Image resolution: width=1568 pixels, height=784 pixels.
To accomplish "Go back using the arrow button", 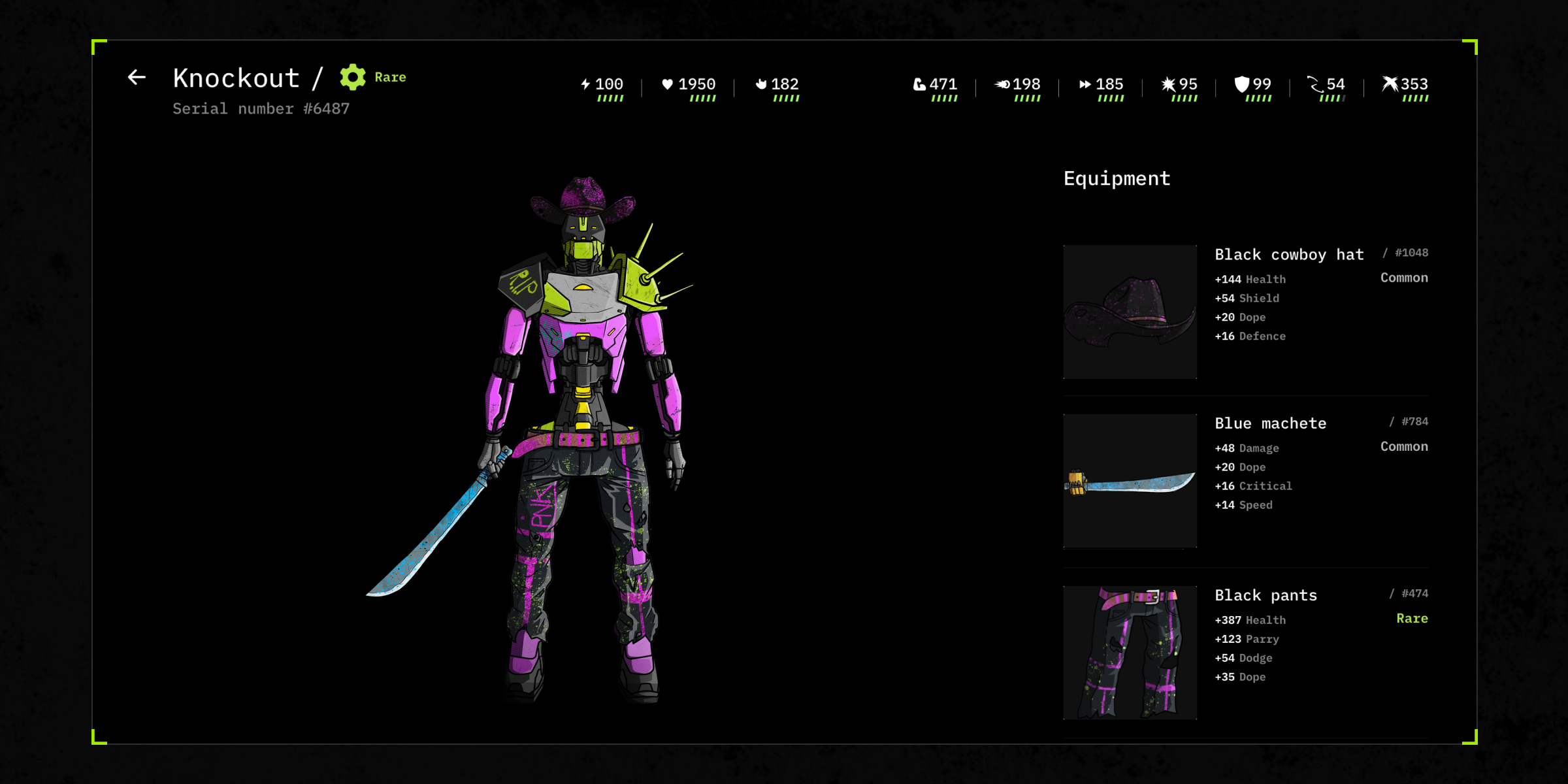I will 137,78.
